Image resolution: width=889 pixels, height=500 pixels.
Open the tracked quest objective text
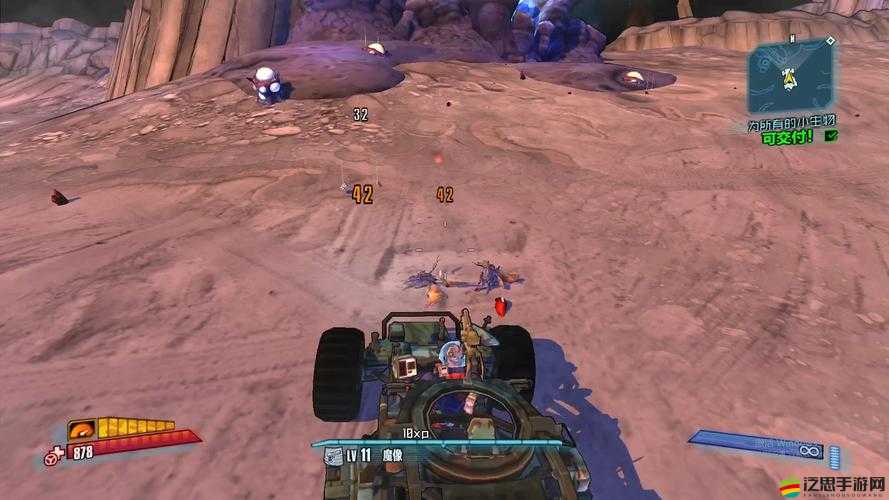click(790, 121)
